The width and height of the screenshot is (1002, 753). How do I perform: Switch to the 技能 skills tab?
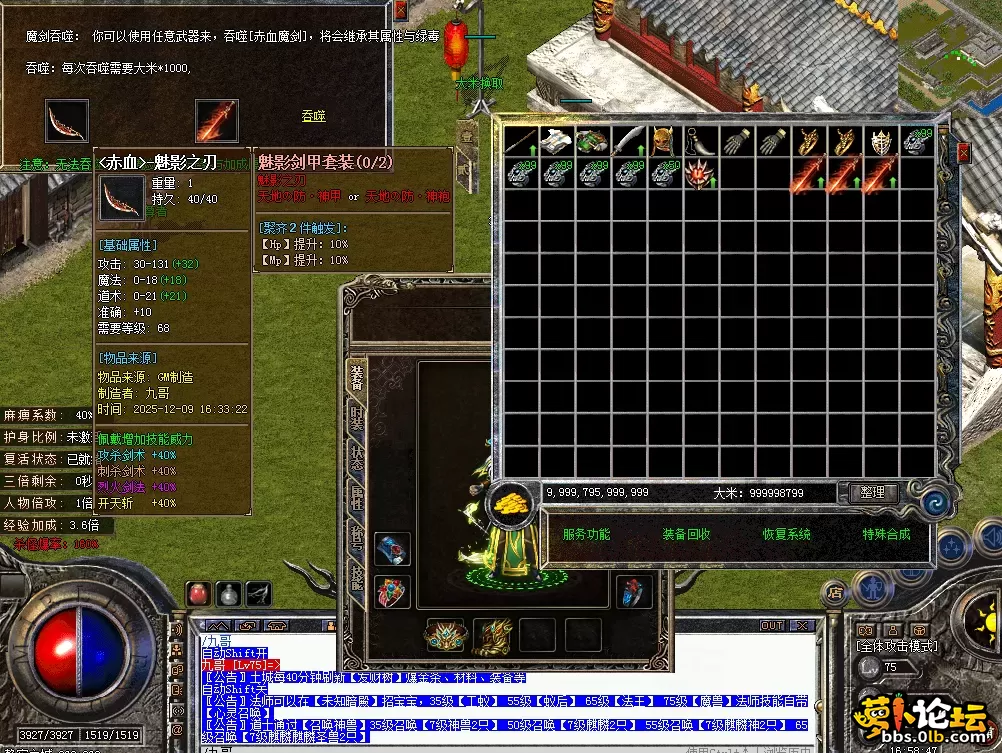click(356, 577)
